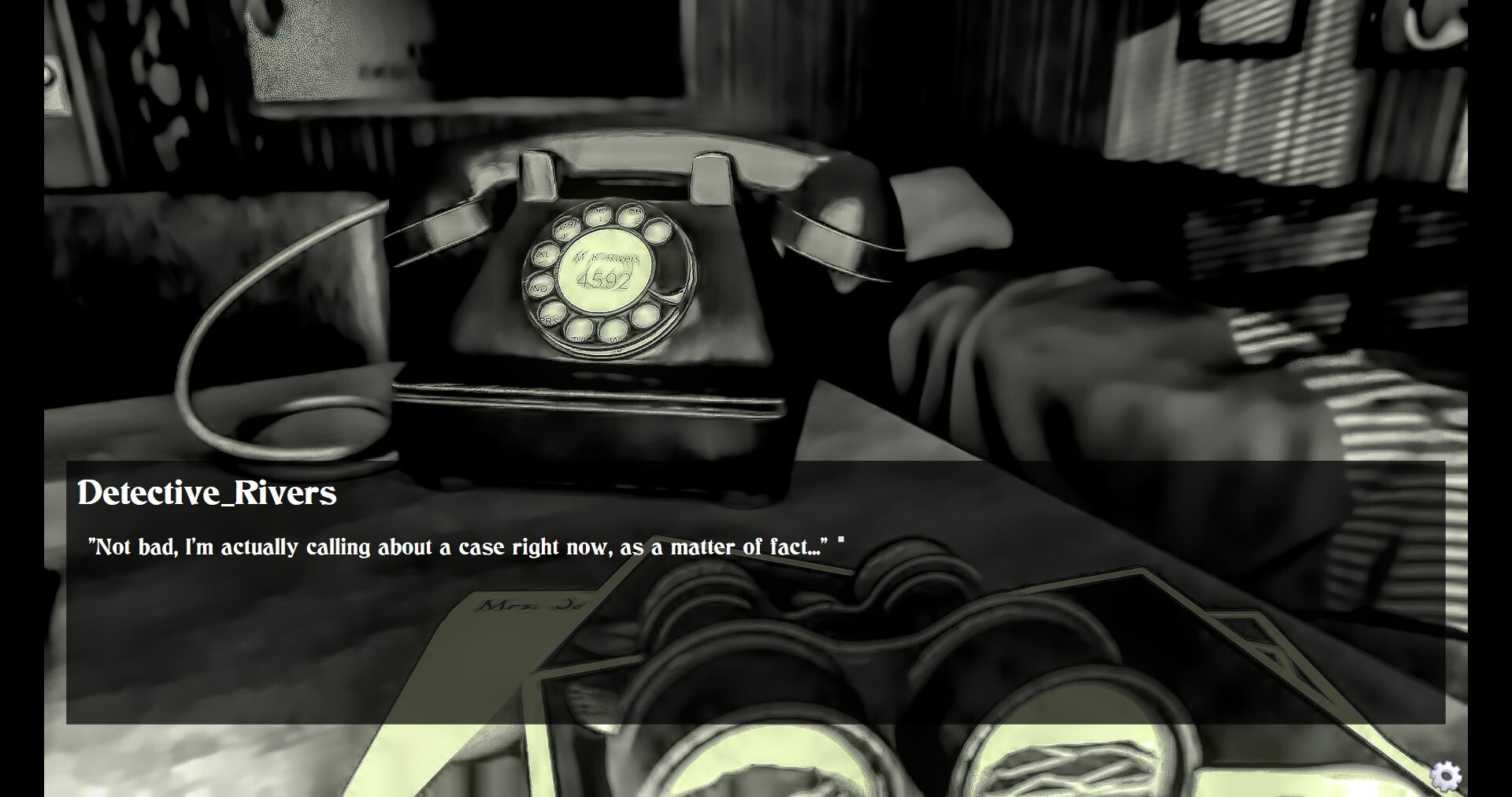Viewport: 1512px width, 797px height.
Task: Click the continue indicator after the dialogue
Action: pyautogui.click(x=842, y=539)
